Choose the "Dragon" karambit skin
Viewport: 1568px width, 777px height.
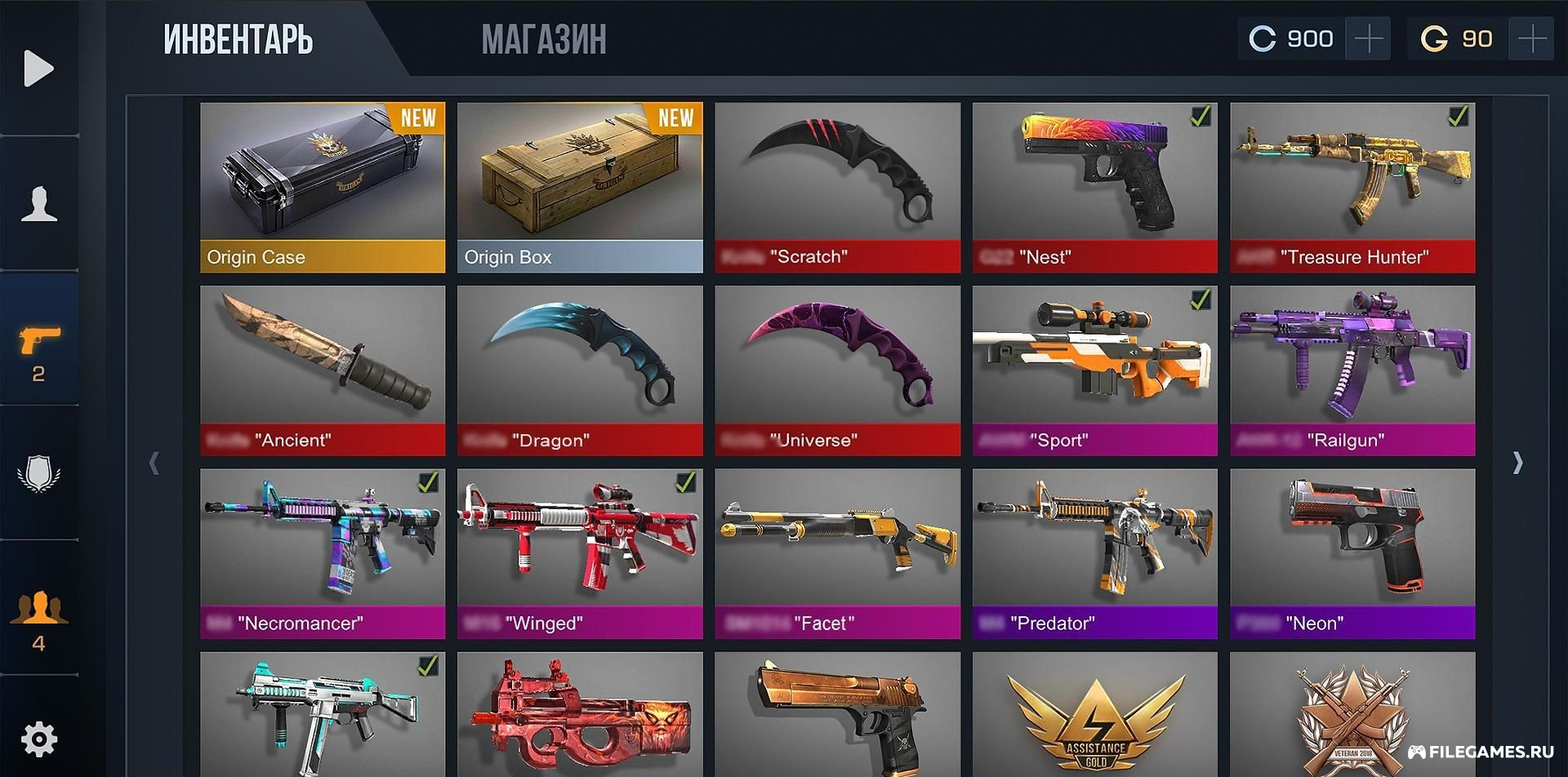[580, 370]
